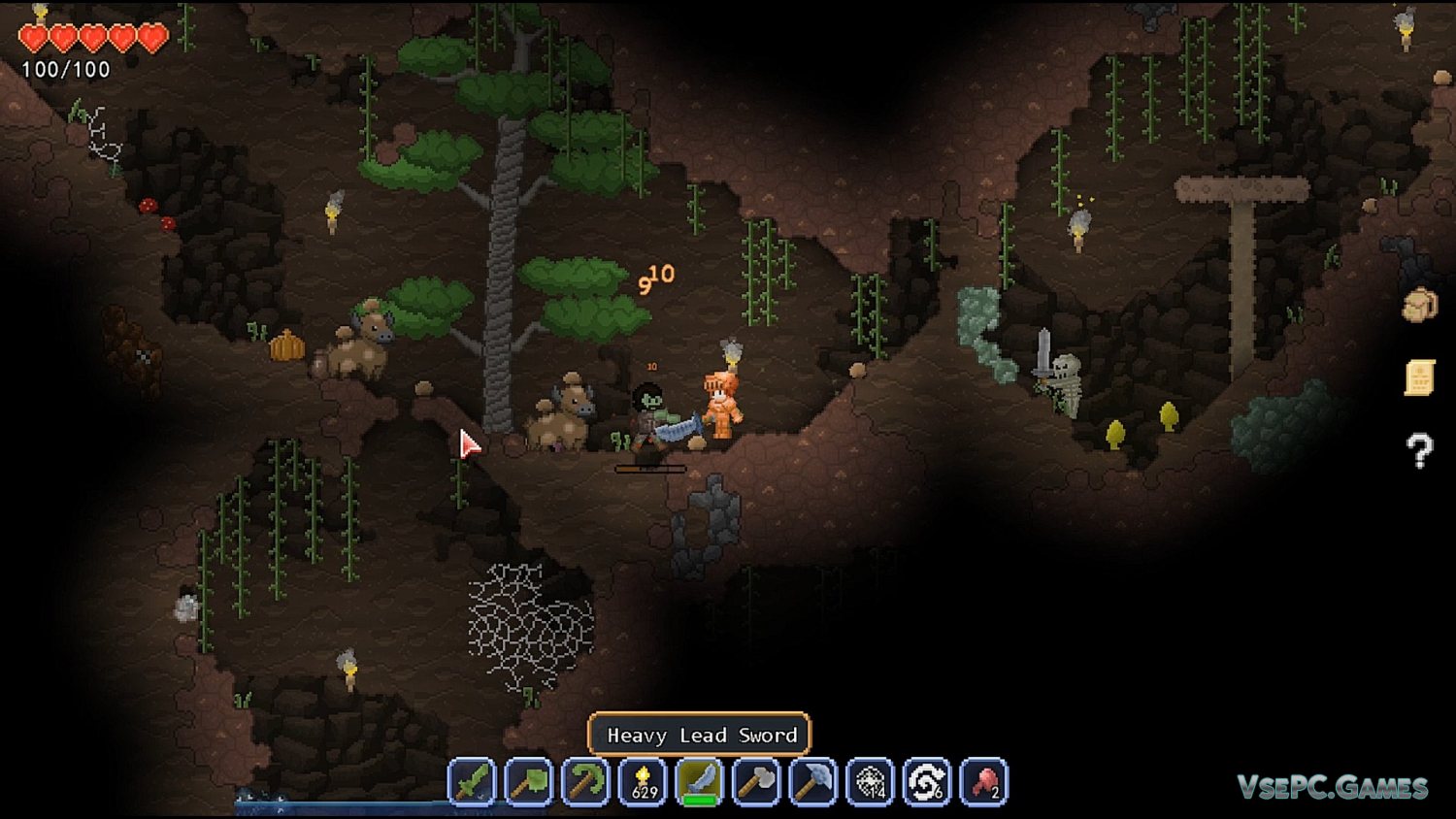This screenshot has width=1456, height=819.
Task: Choose the green pickaxe in the hotbar
Action: [x=585, y=782]
